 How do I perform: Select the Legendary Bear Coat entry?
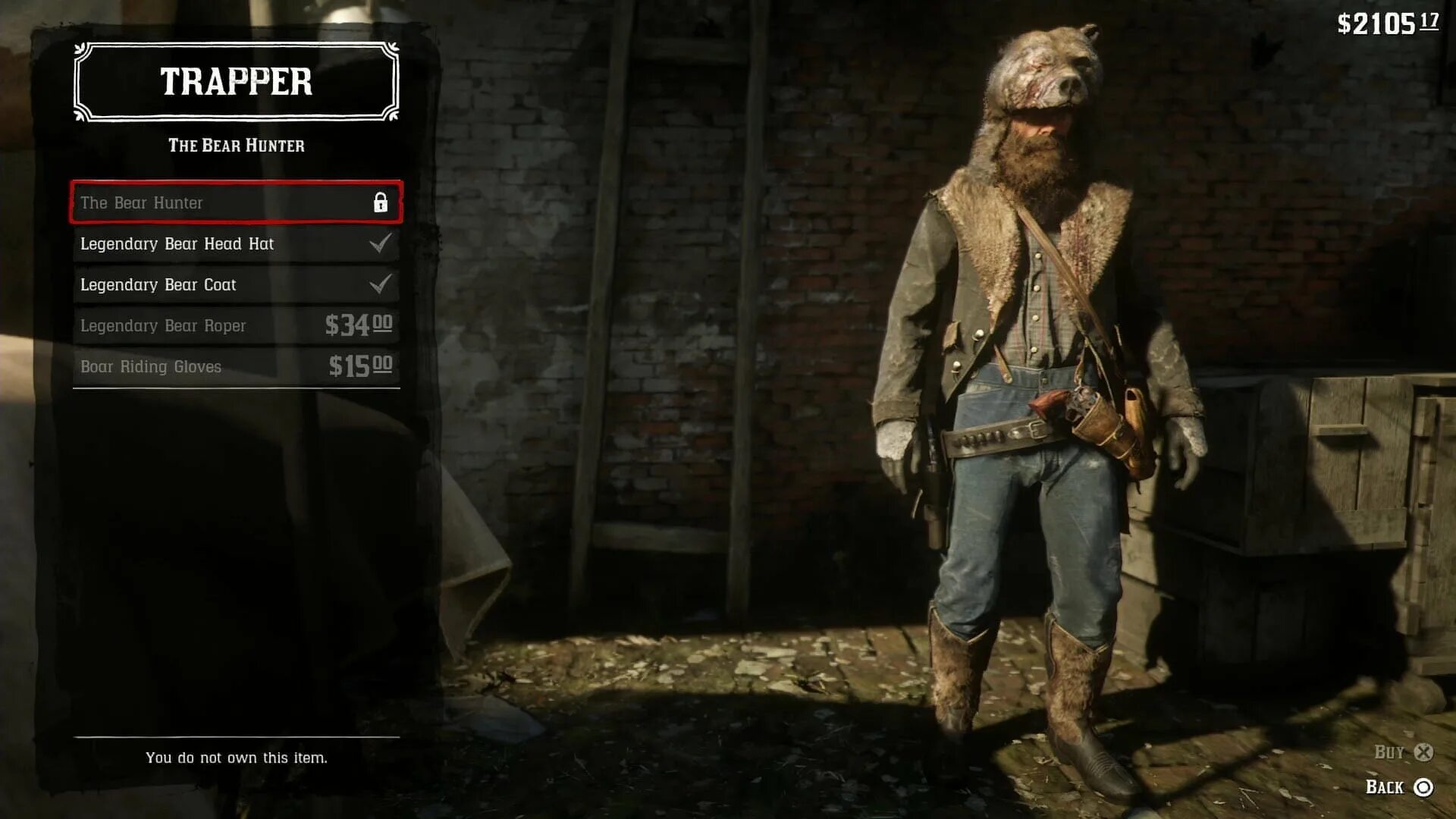(236, 284)
